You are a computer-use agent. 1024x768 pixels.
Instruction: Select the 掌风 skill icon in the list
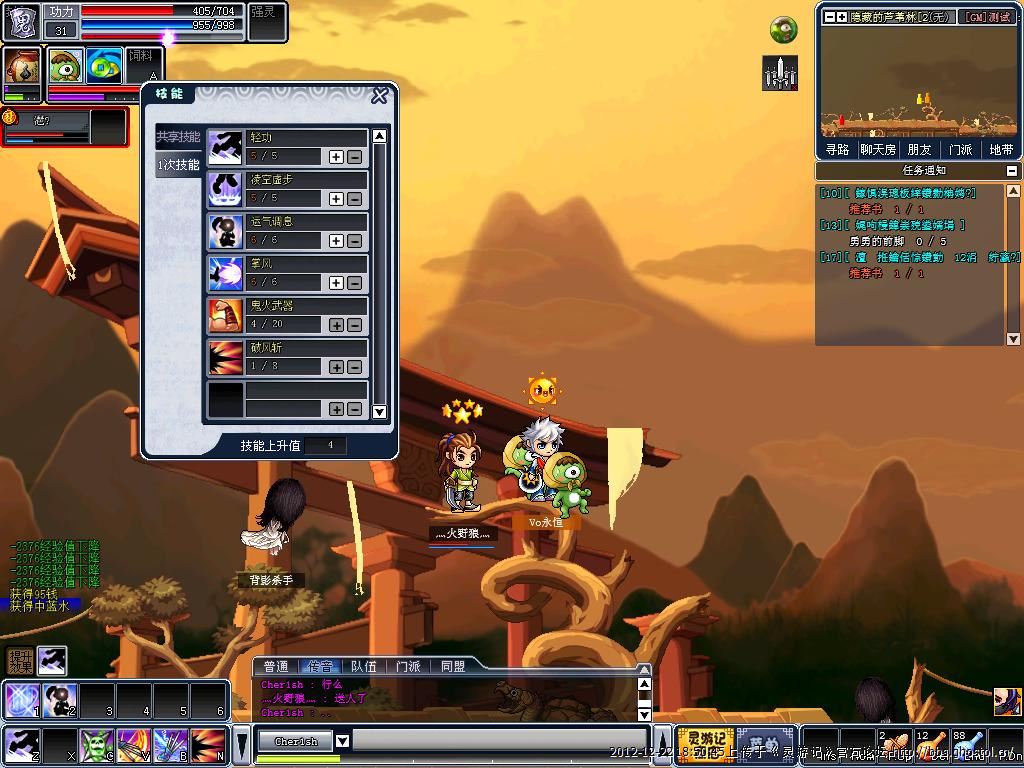pyautogui.click(x=225, y=273)
